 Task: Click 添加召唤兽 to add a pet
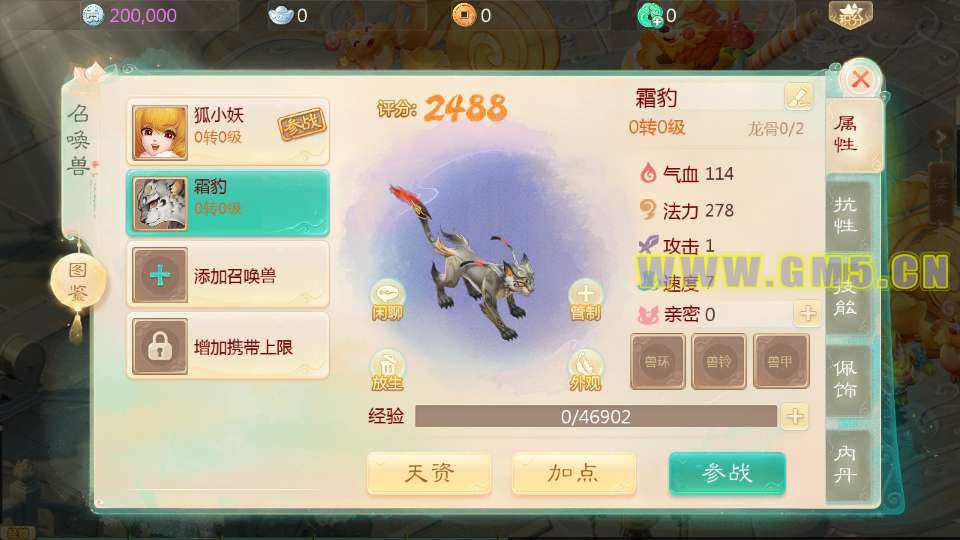pyautogui.click(x=228, y=275)
